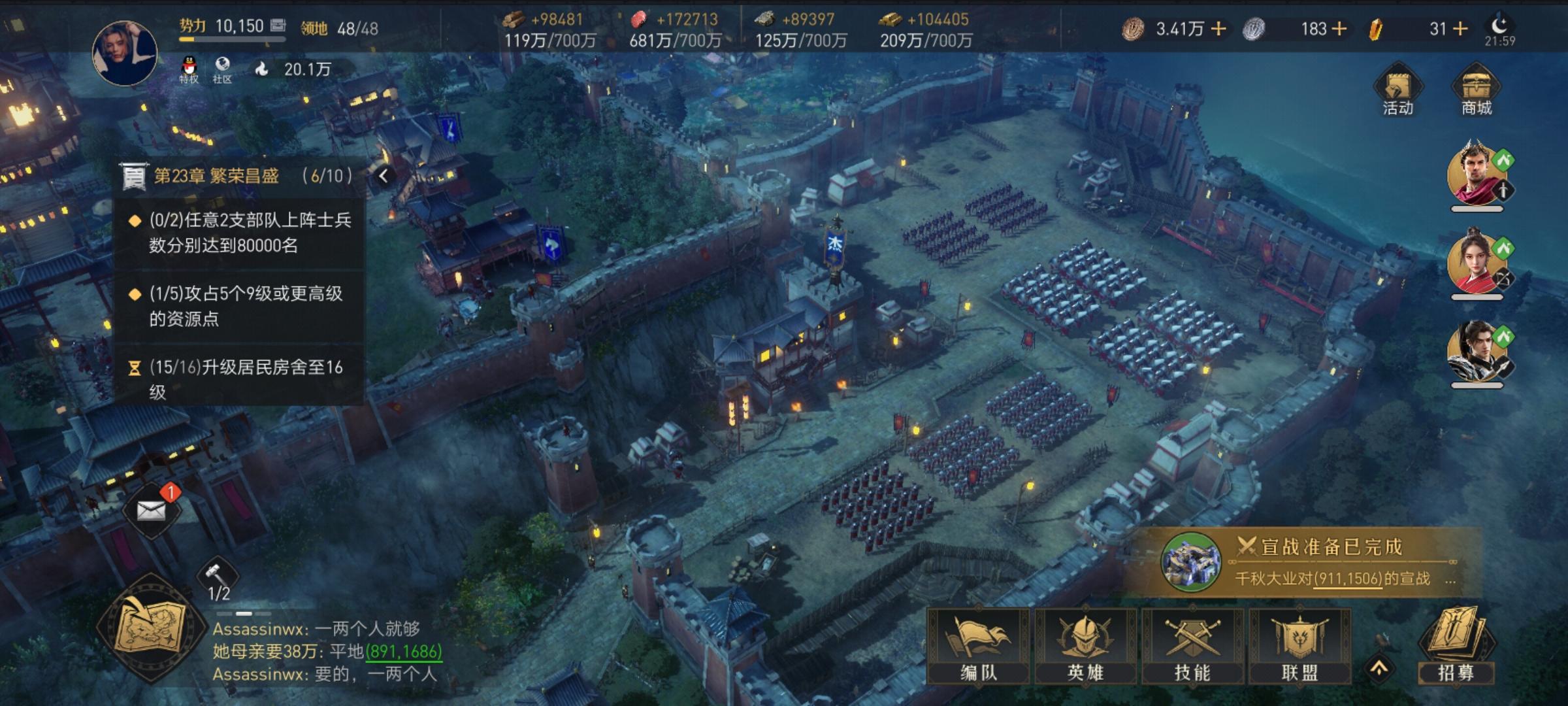This screenshot has height=706, width=1568.
Task: Open the 活动 events icon
Action: pos(1397,92)
